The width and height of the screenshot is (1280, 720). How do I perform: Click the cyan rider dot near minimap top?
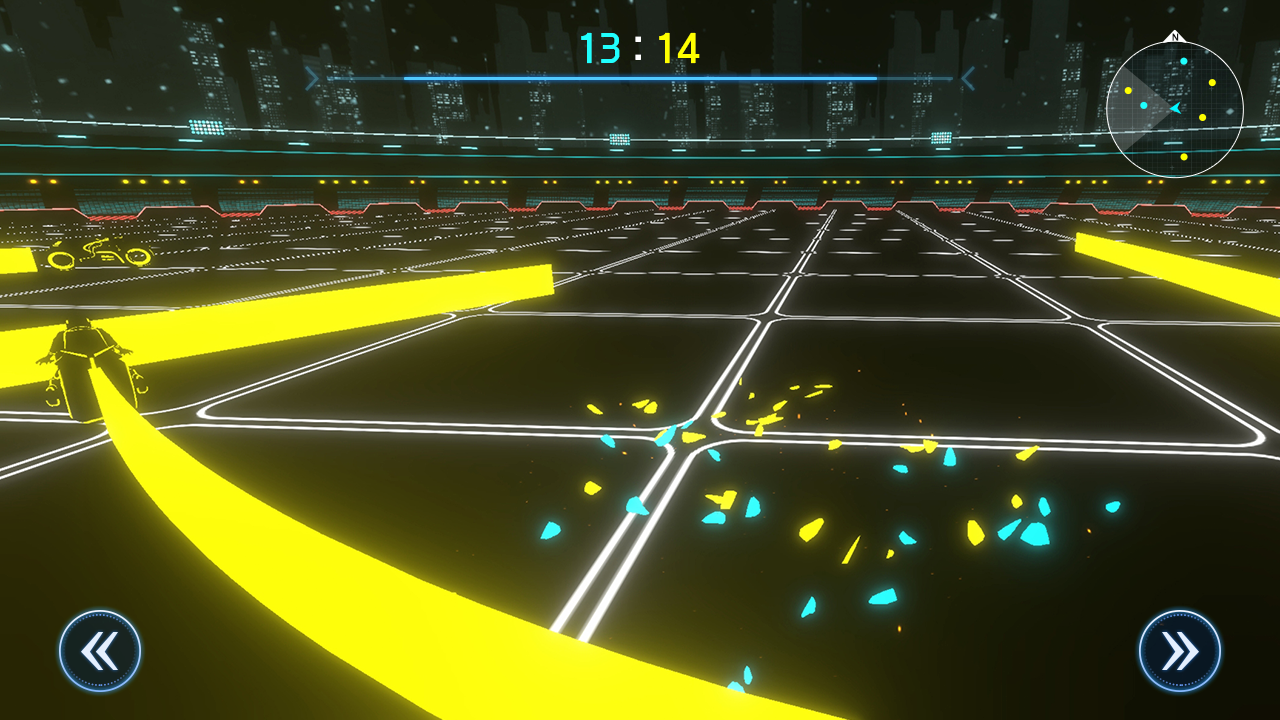(1184, 61)
